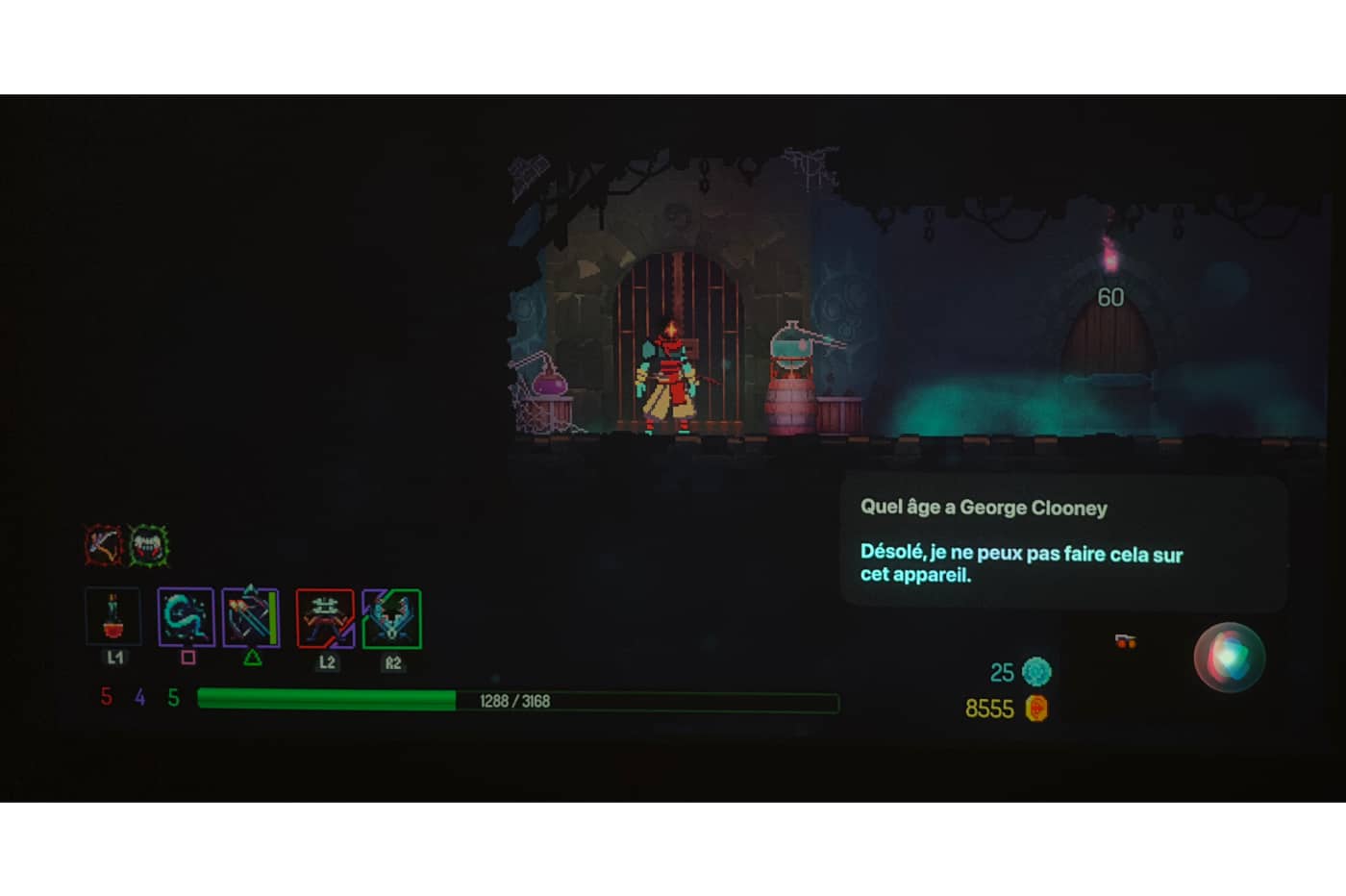This screenshot has width=1346, height=896.
Task: Click the Siri response about George Clooney
Action: point(1020,564)
